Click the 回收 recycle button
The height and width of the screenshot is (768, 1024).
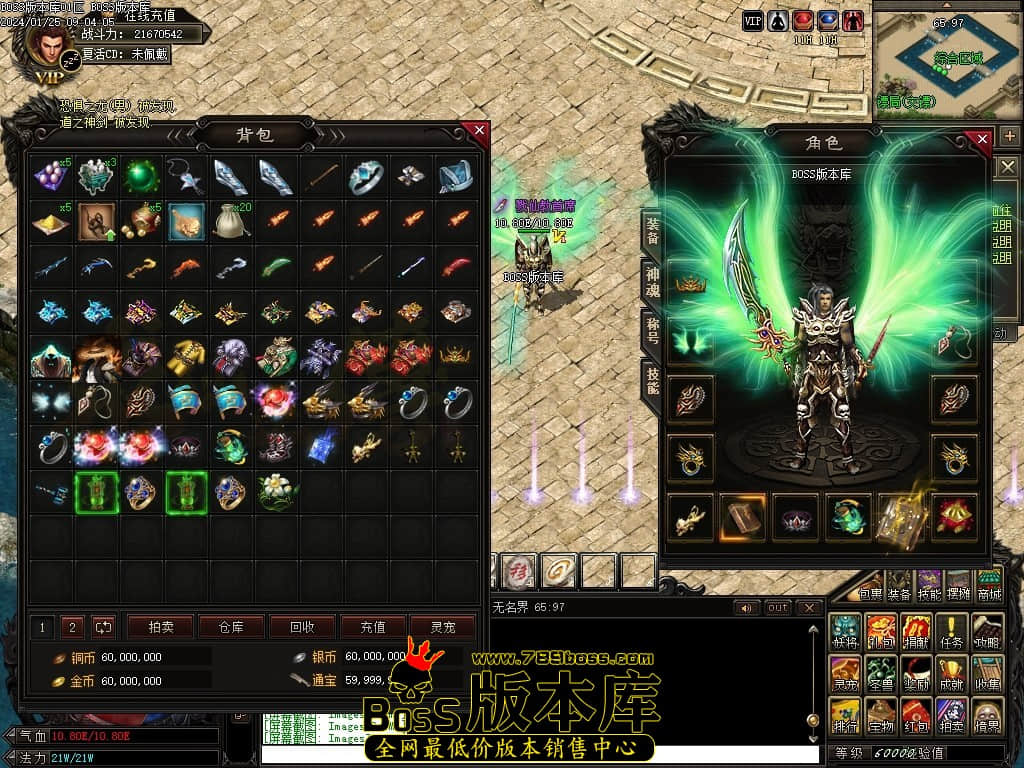[301, 627]
